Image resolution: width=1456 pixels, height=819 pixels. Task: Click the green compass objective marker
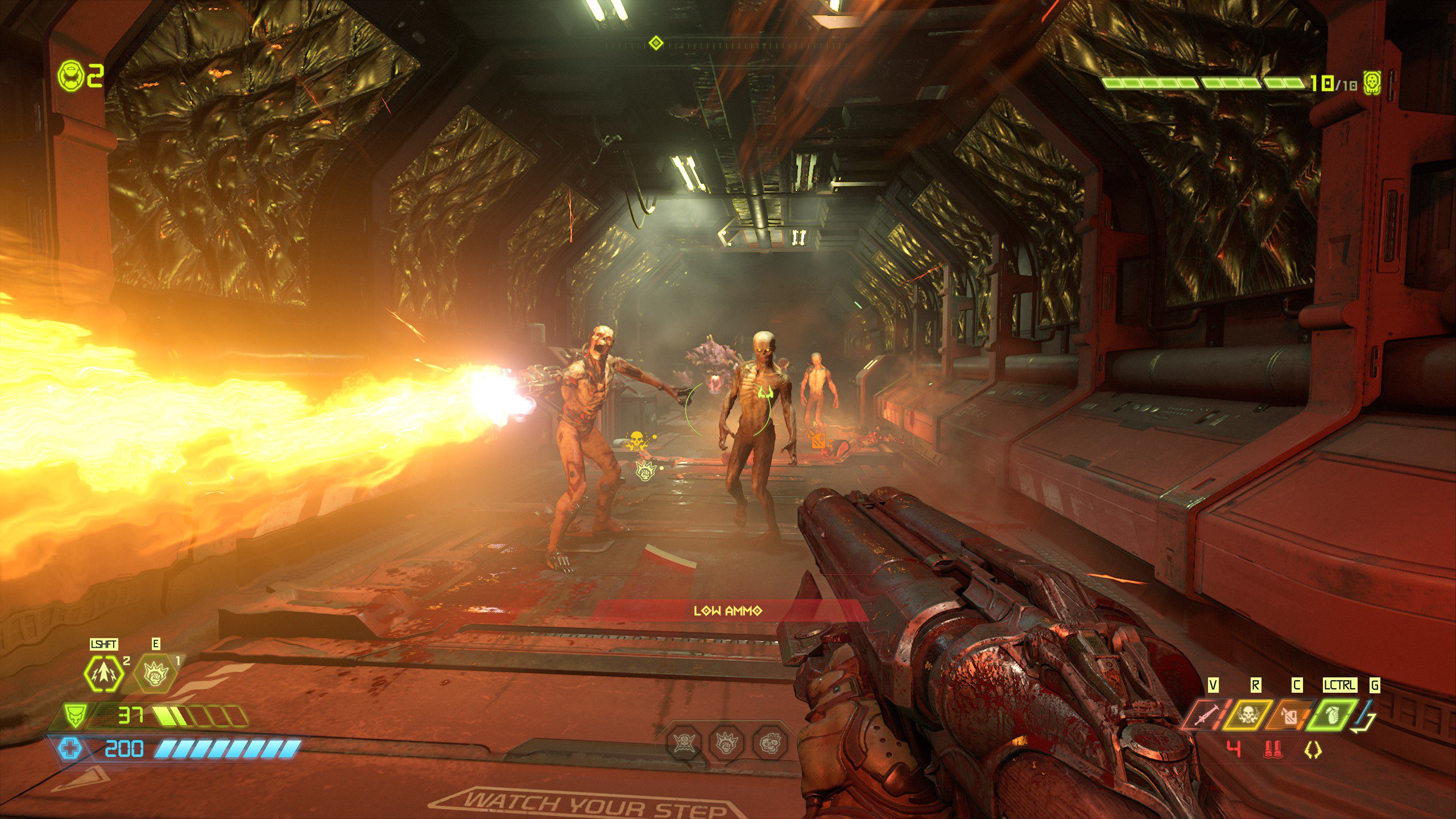[656, 43]
